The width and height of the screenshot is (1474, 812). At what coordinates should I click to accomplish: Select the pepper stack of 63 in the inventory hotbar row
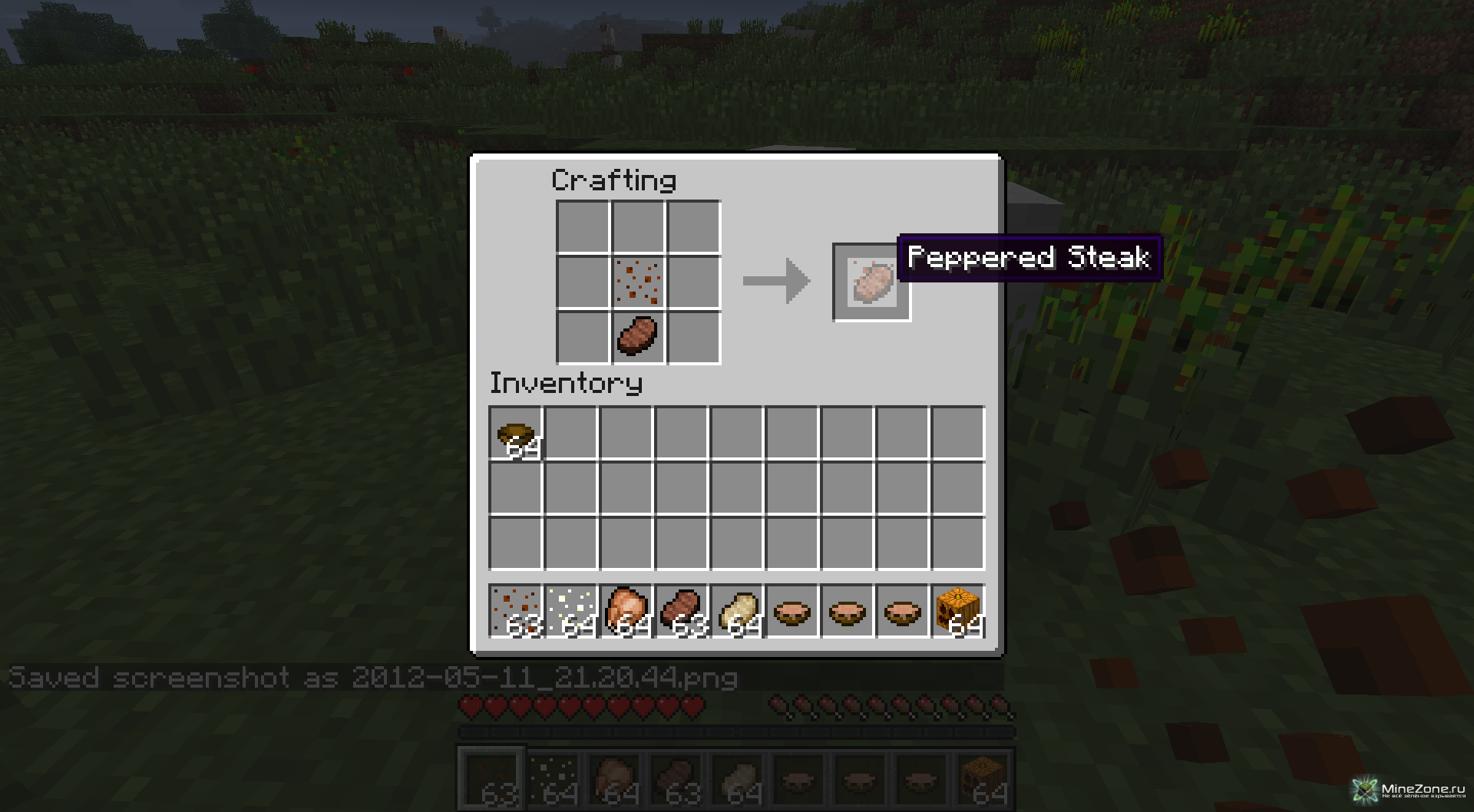point(516,612)
